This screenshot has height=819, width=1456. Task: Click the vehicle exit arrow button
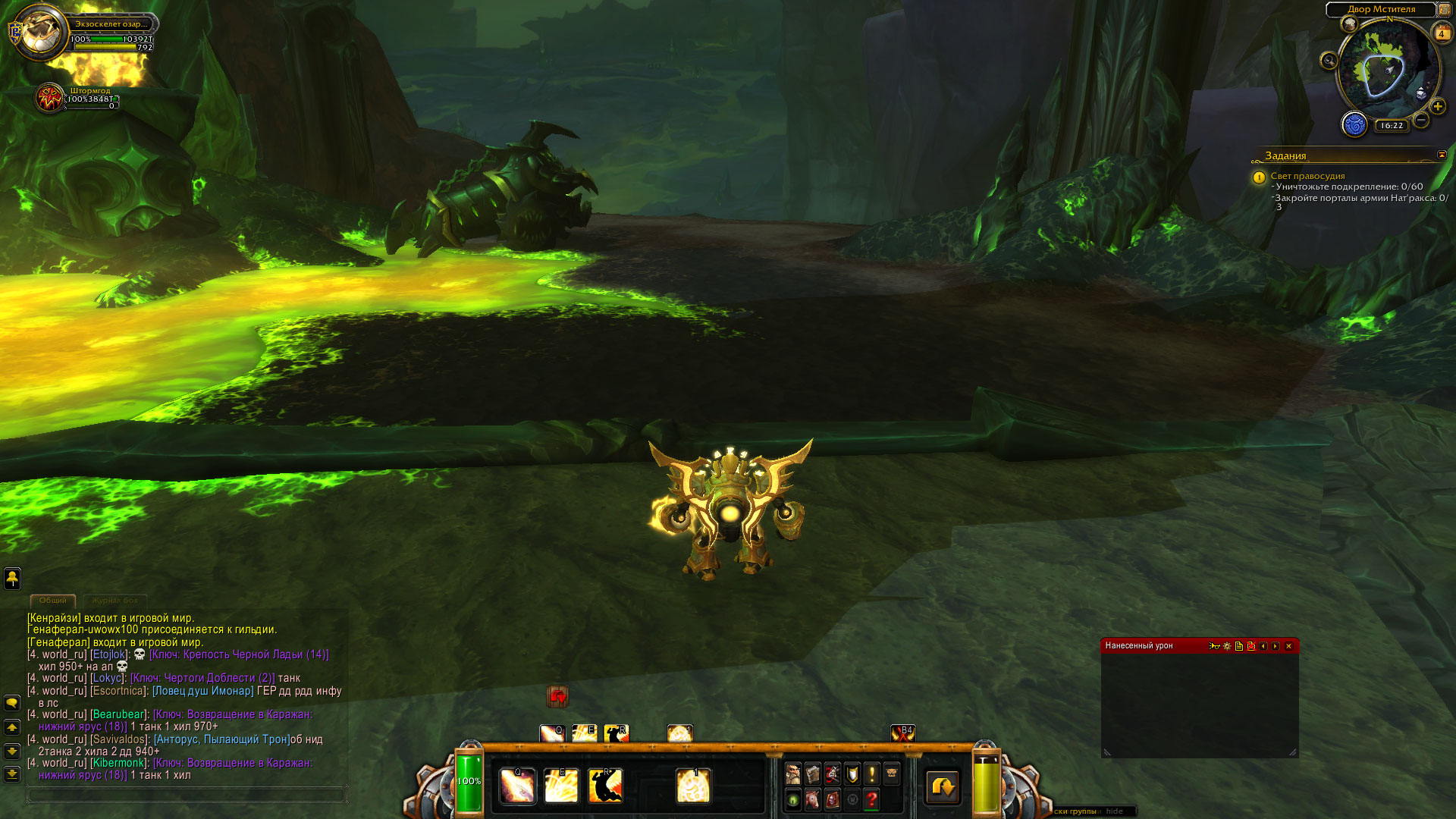pyautogui.click(x=943, y=786)
